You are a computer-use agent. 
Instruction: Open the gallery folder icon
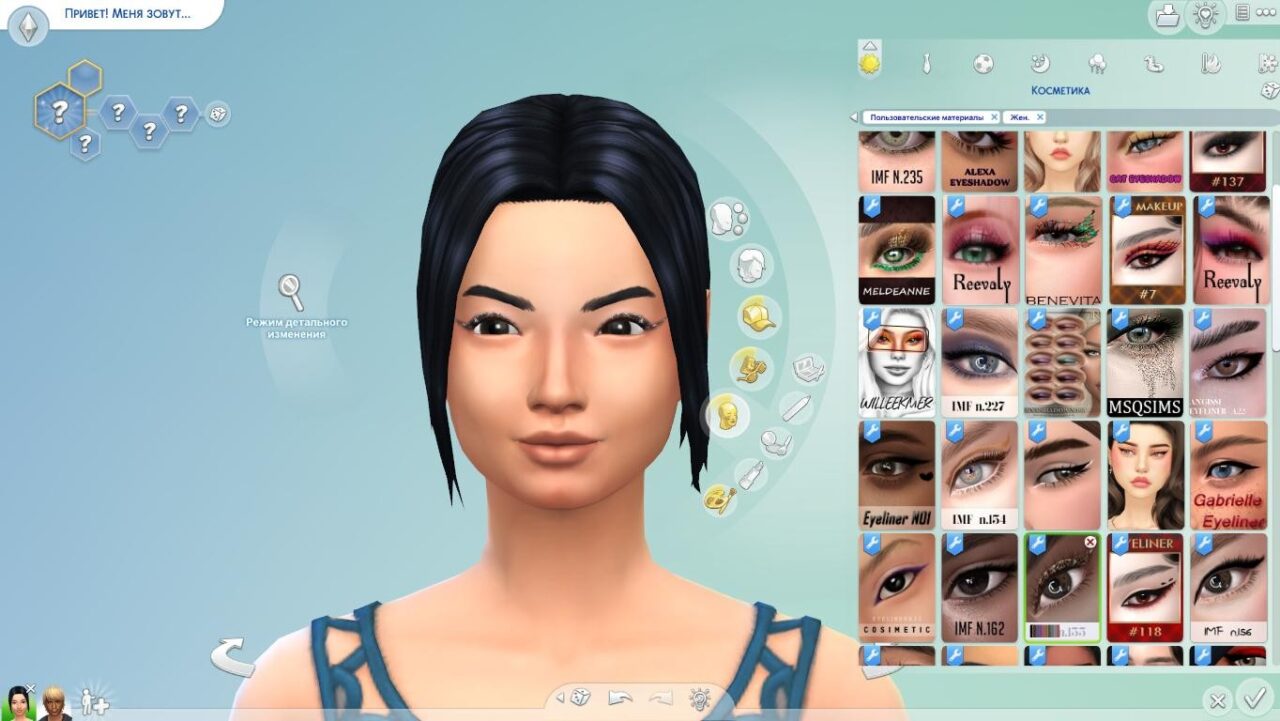click(1166, 15)
